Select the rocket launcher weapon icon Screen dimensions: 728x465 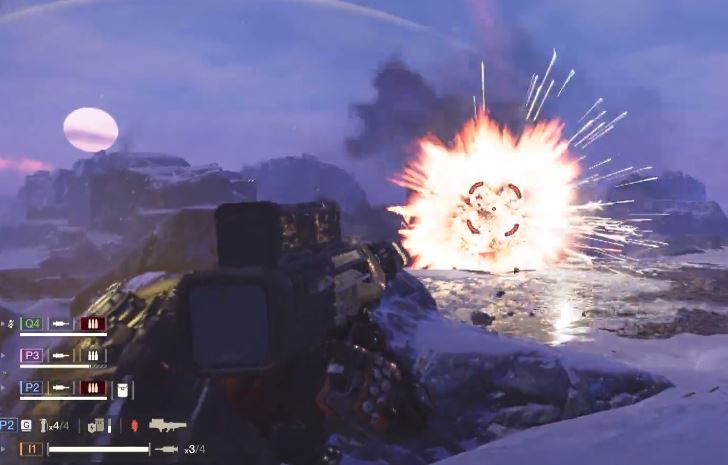167,425
